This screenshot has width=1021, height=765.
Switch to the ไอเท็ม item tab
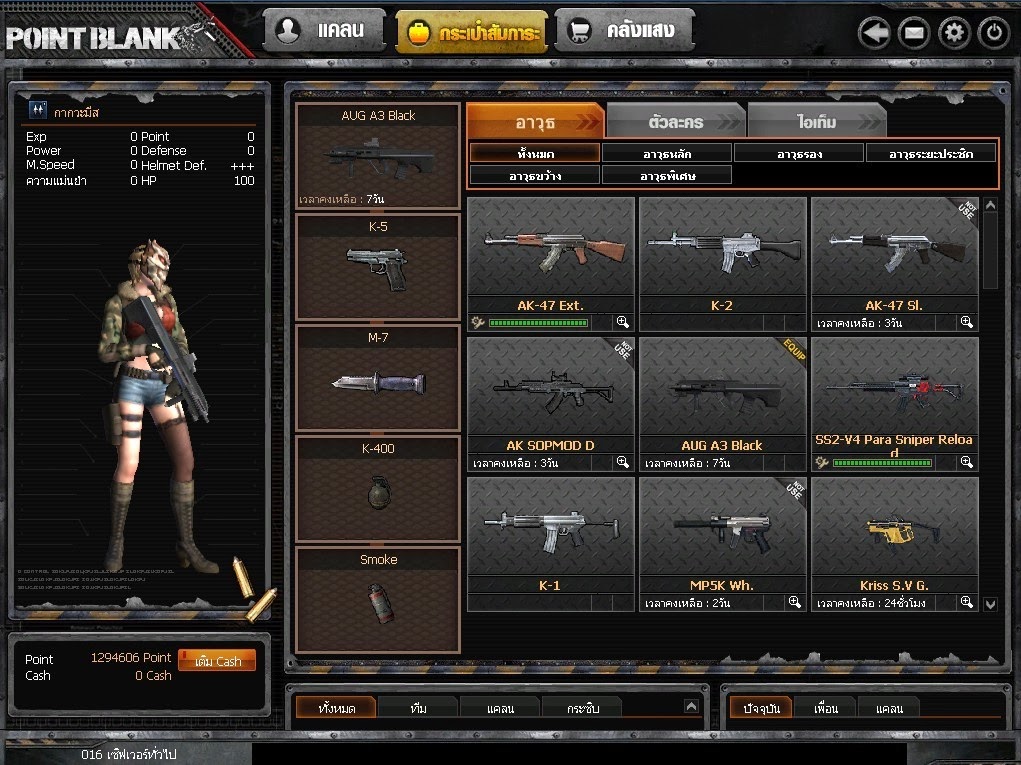pyautogui.click(x=816, y=122)
